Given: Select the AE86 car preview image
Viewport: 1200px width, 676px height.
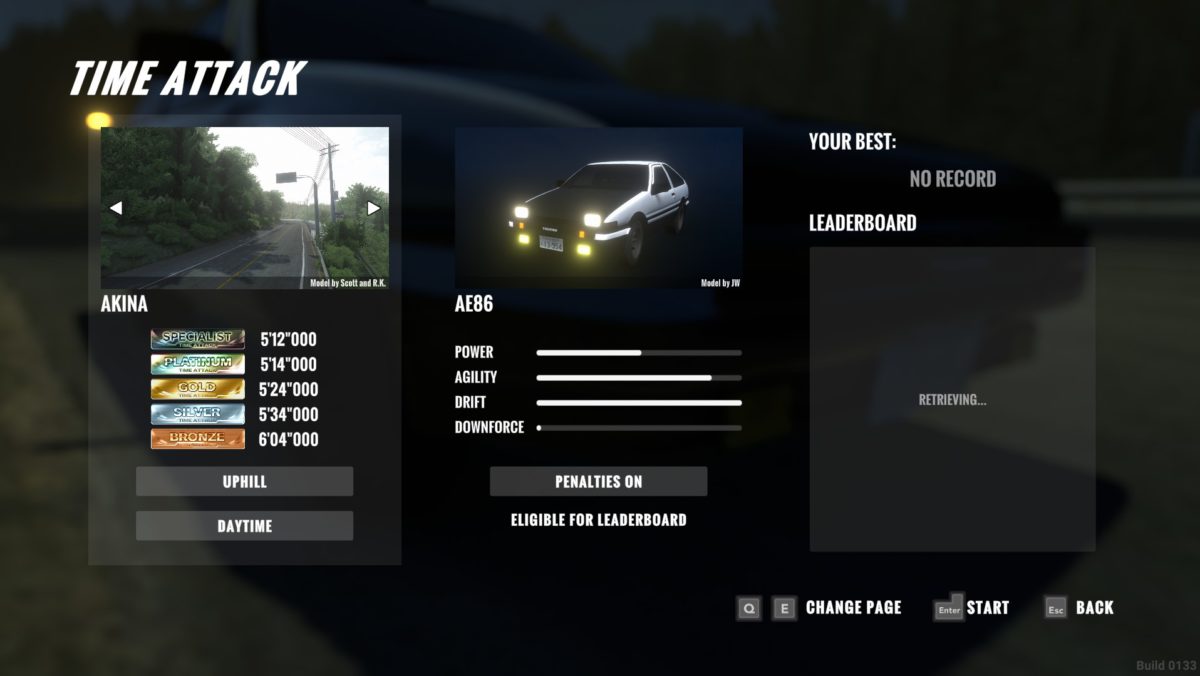Looking at the screenshot, I should tap(598, 208).
